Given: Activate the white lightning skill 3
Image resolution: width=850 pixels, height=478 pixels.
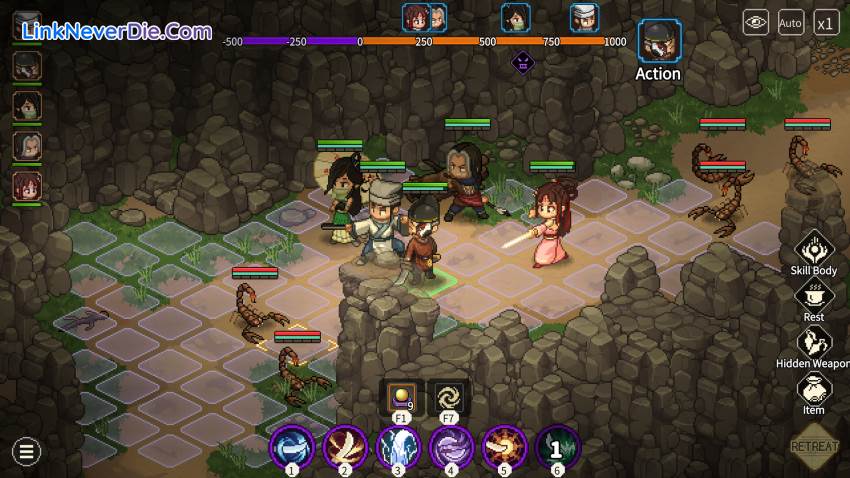Looking at the screenshot, I should [398, 446].
